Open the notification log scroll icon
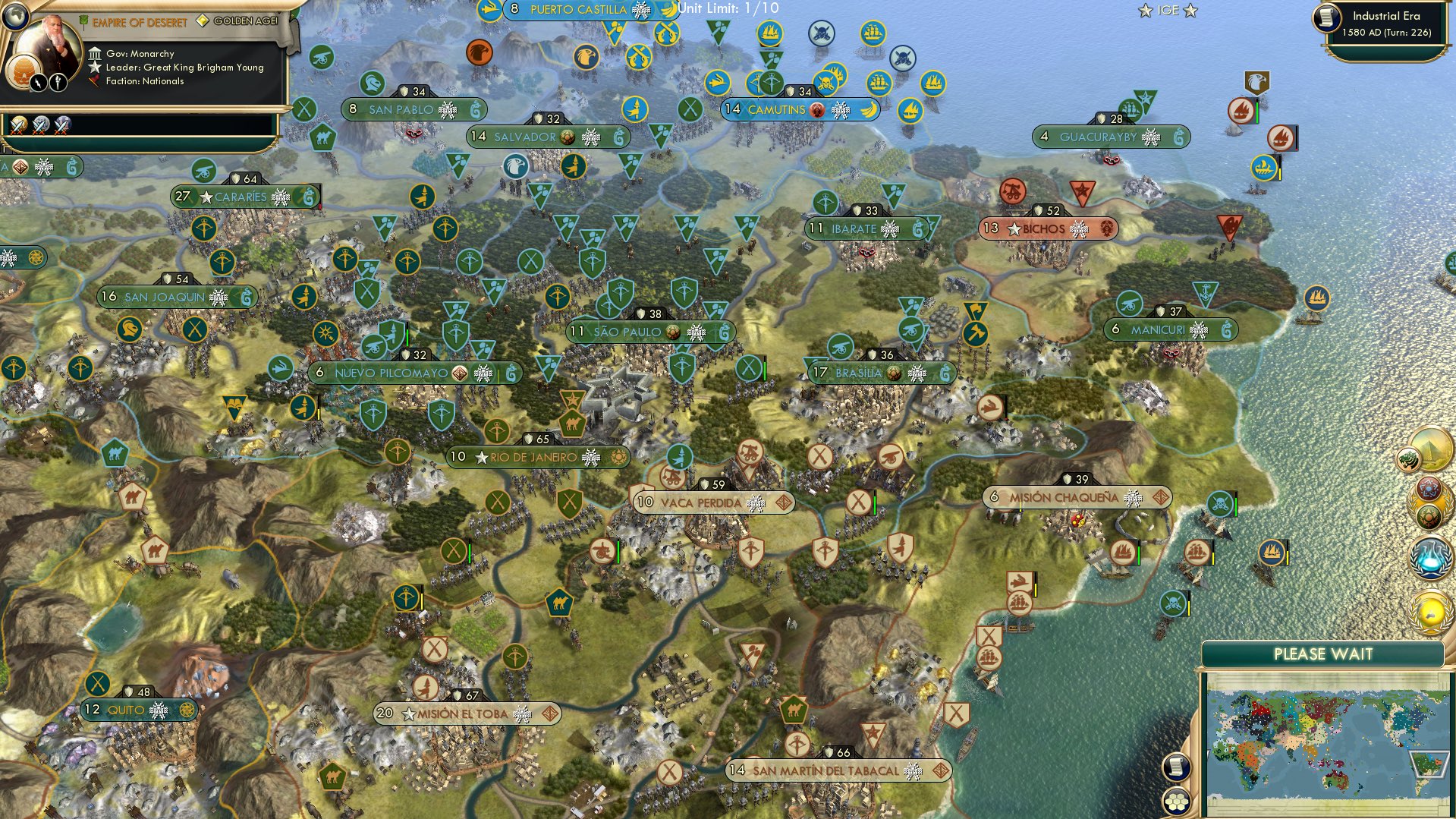Image resolution: width=1456 pixels, height=819 pixels. [1176, 767]
